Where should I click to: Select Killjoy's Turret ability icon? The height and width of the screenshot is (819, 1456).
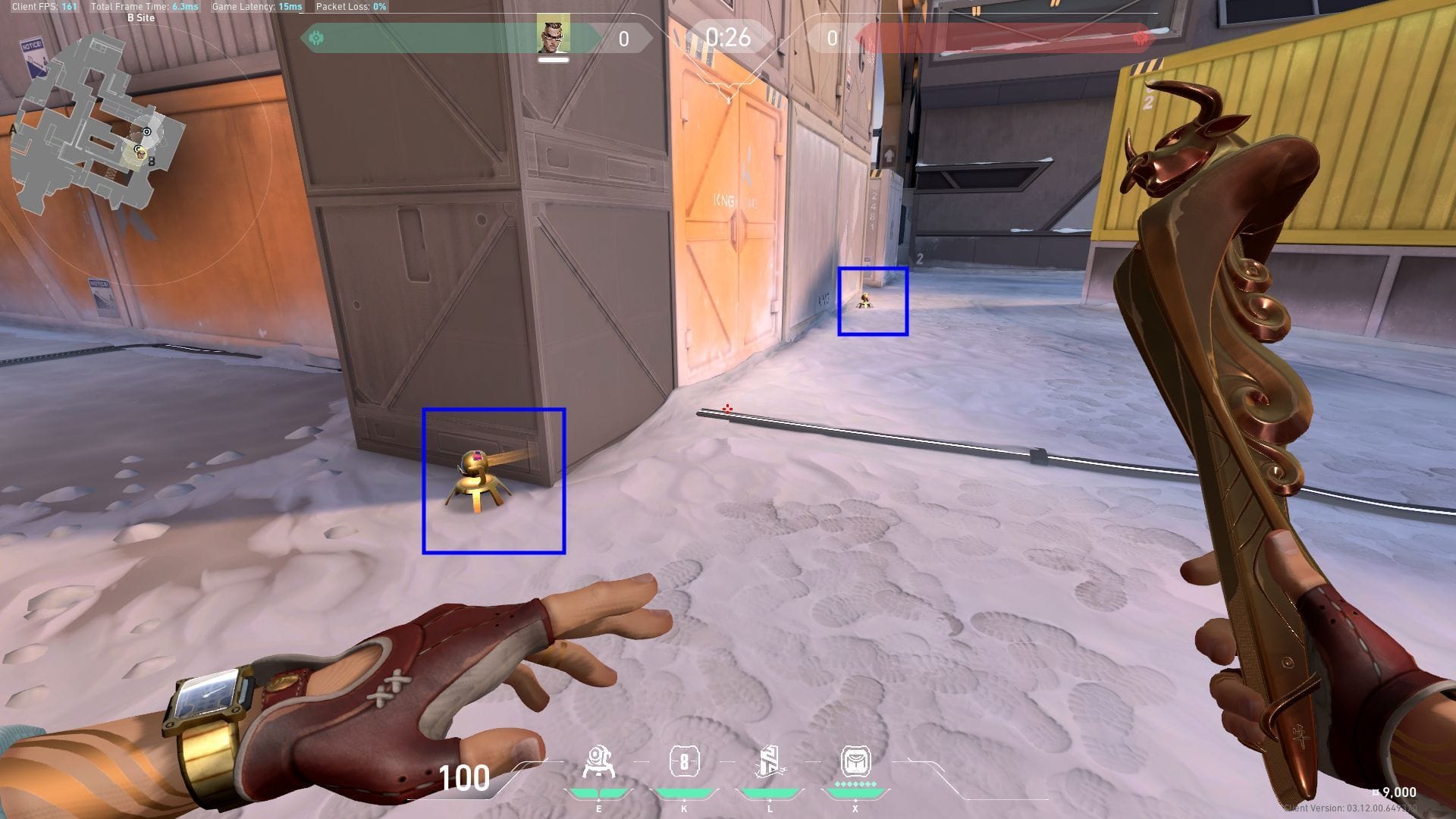click(599, 761)
